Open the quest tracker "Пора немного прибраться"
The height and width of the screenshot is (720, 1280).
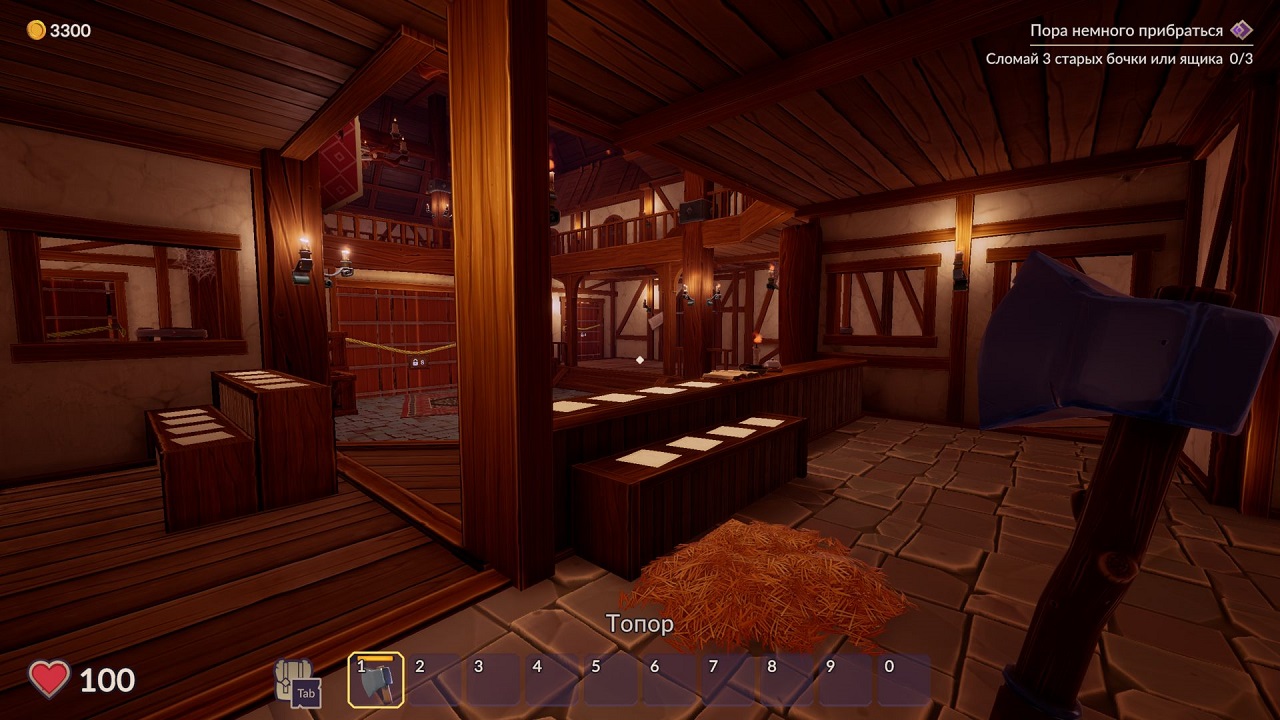click(x=1127, y=31)
